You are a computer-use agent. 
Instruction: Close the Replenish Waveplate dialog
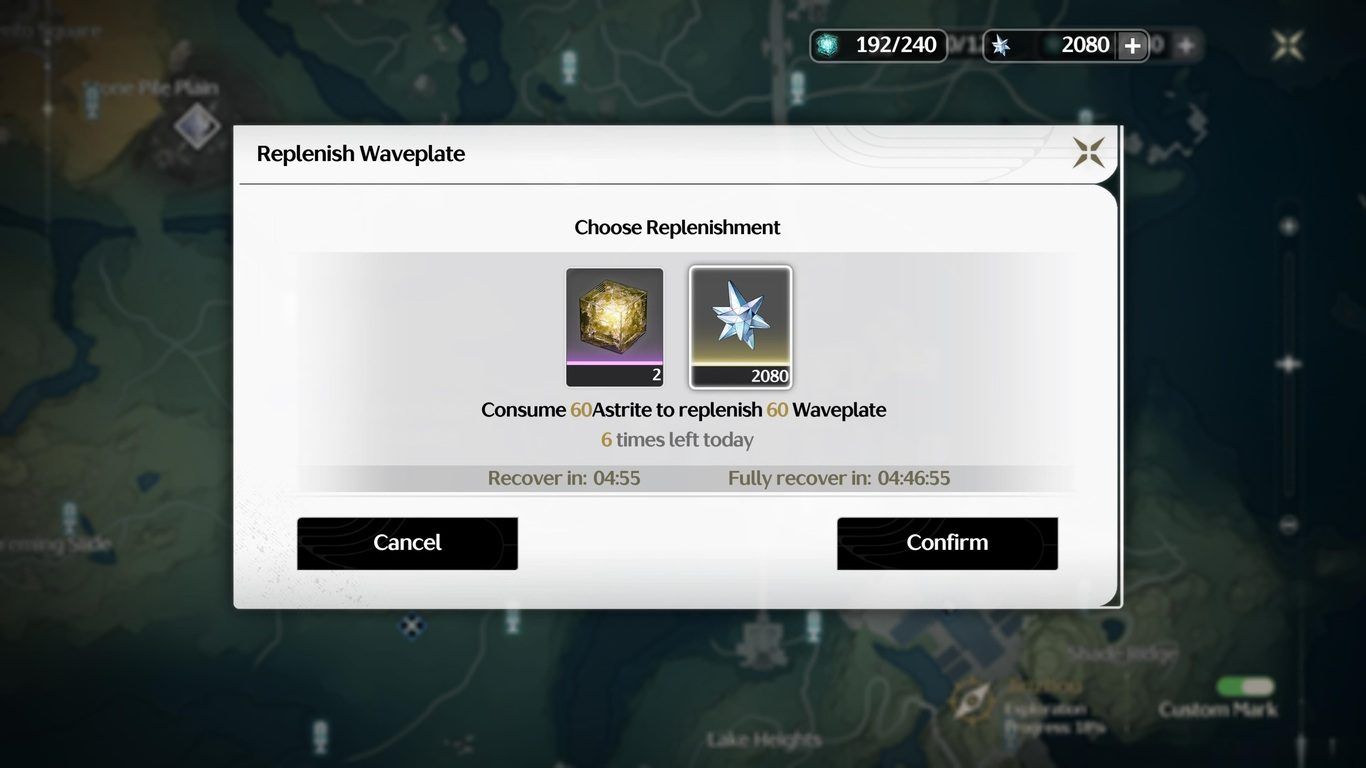pos(1088,153)
